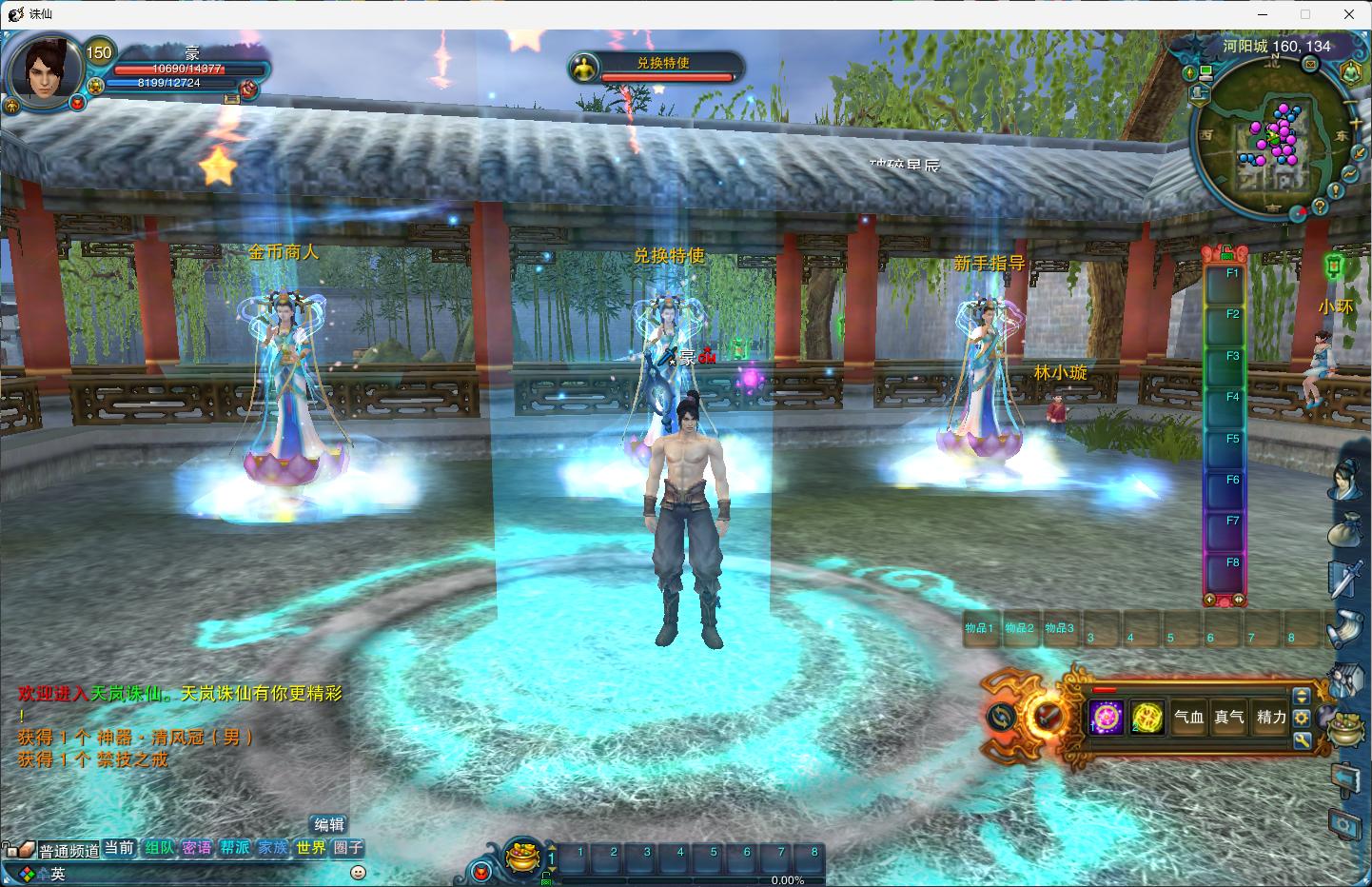Switch to the 世界 chat channel
1372x887 pixels.
point(310,847)
